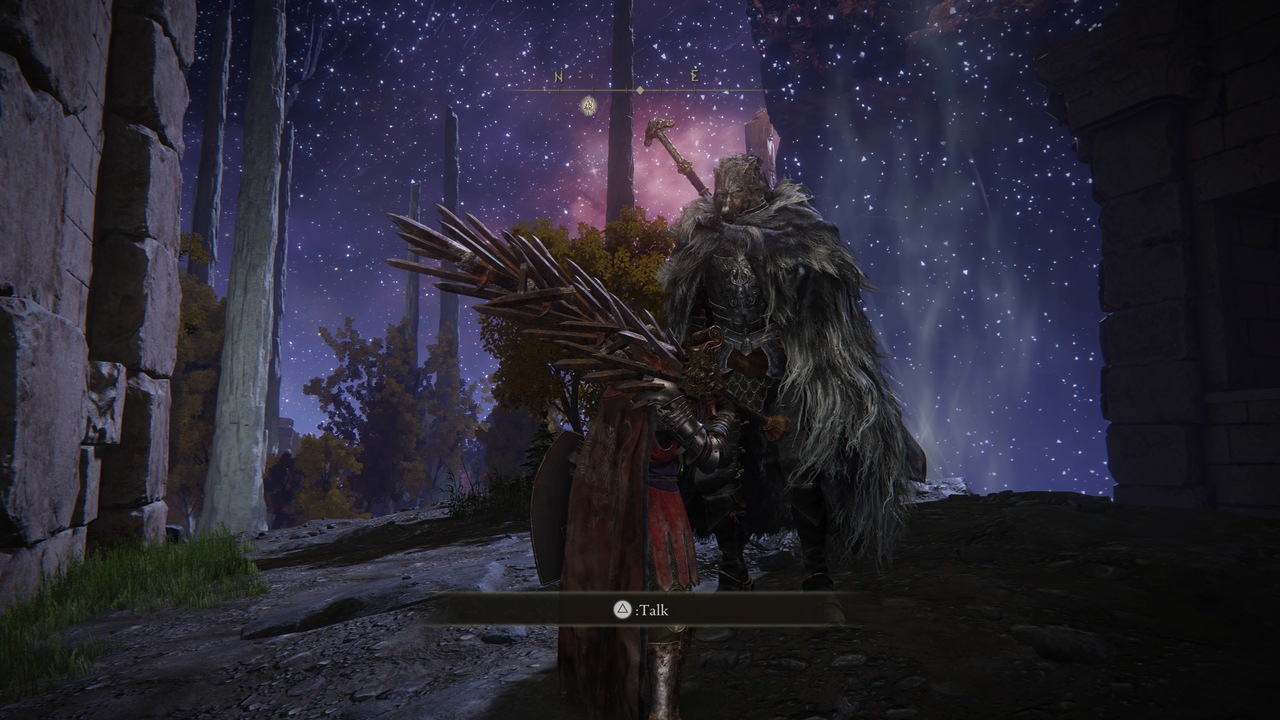The height and width of the screenshot is (720, 1280).
Task: Select the triangle button icon in the prompt
Action: coord(623,610)
